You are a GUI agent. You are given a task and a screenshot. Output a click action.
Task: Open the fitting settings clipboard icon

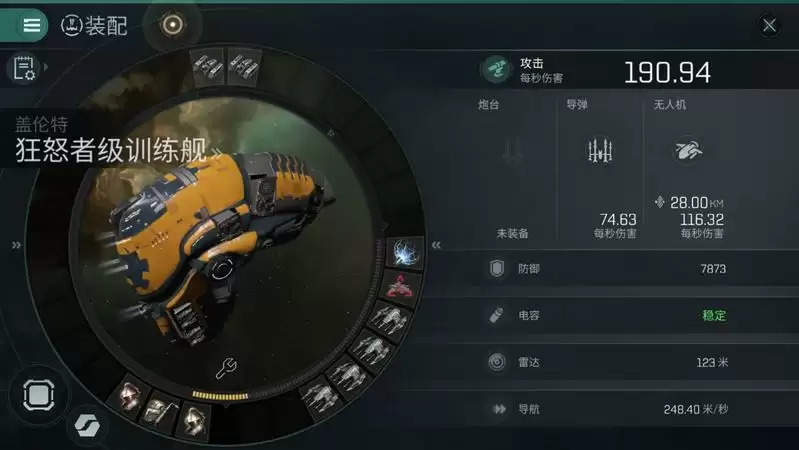click(22, 68)
